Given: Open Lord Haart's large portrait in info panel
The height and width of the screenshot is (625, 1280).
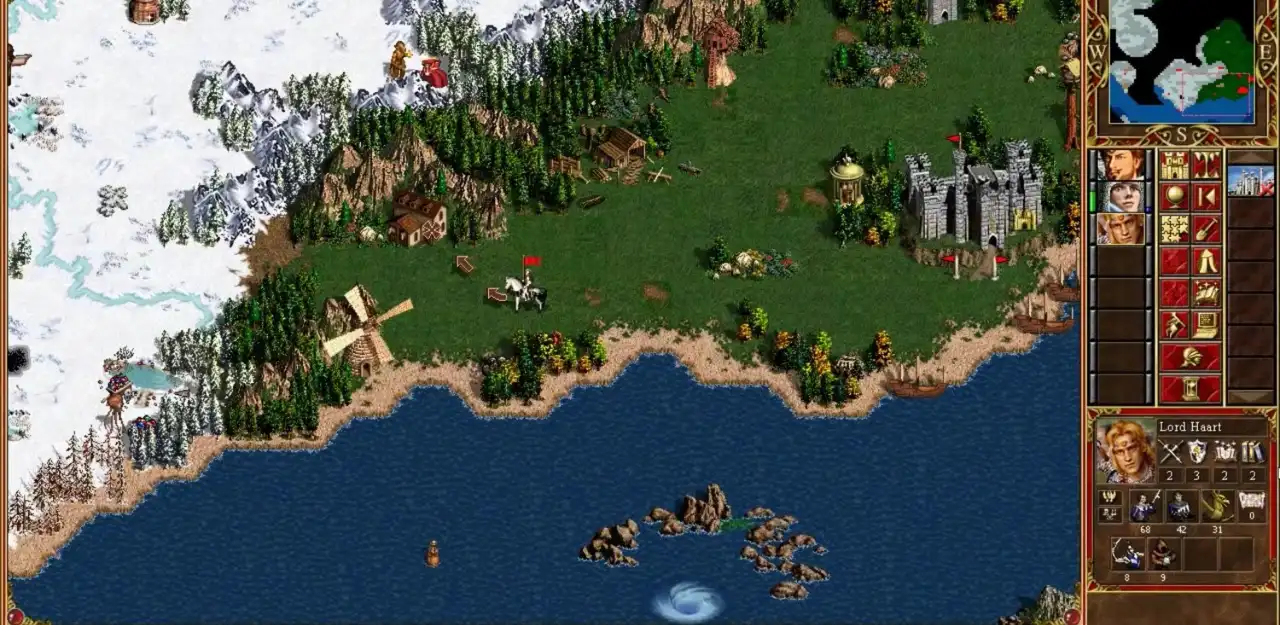Looking at the screenshot, I should point(1125,452).
